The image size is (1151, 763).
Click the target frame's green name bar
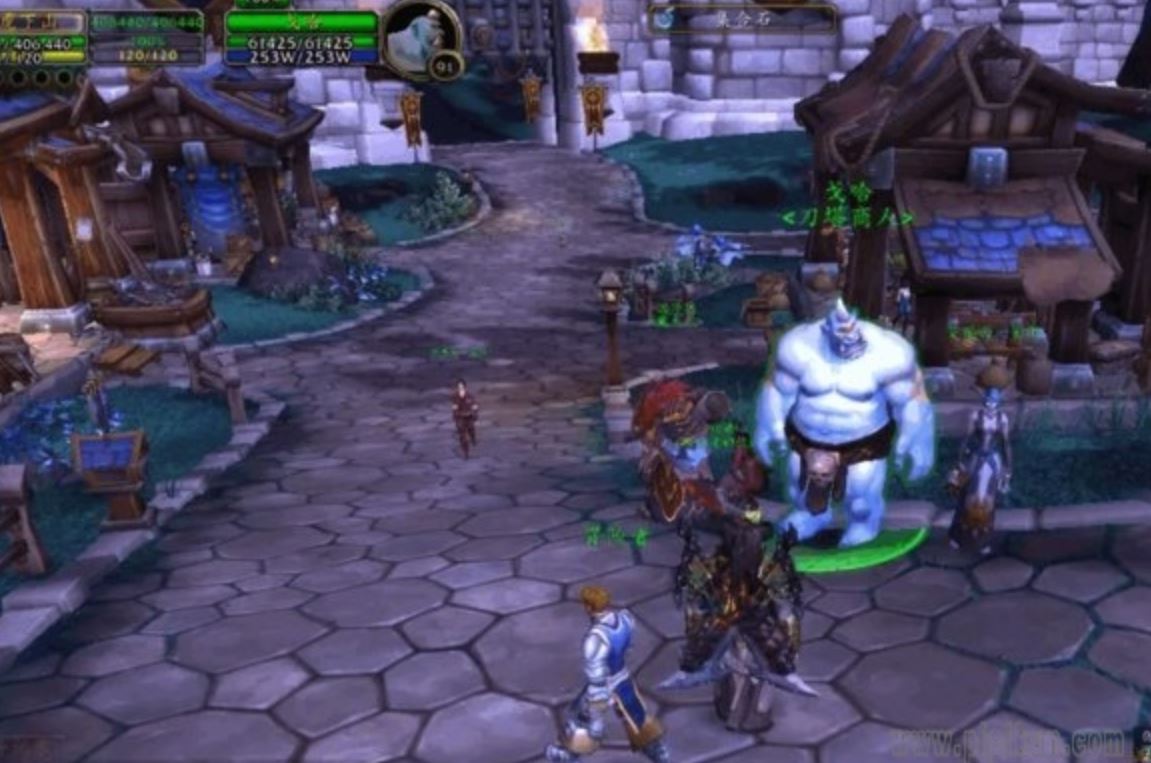pyautogui.click(x=301, y=21)
